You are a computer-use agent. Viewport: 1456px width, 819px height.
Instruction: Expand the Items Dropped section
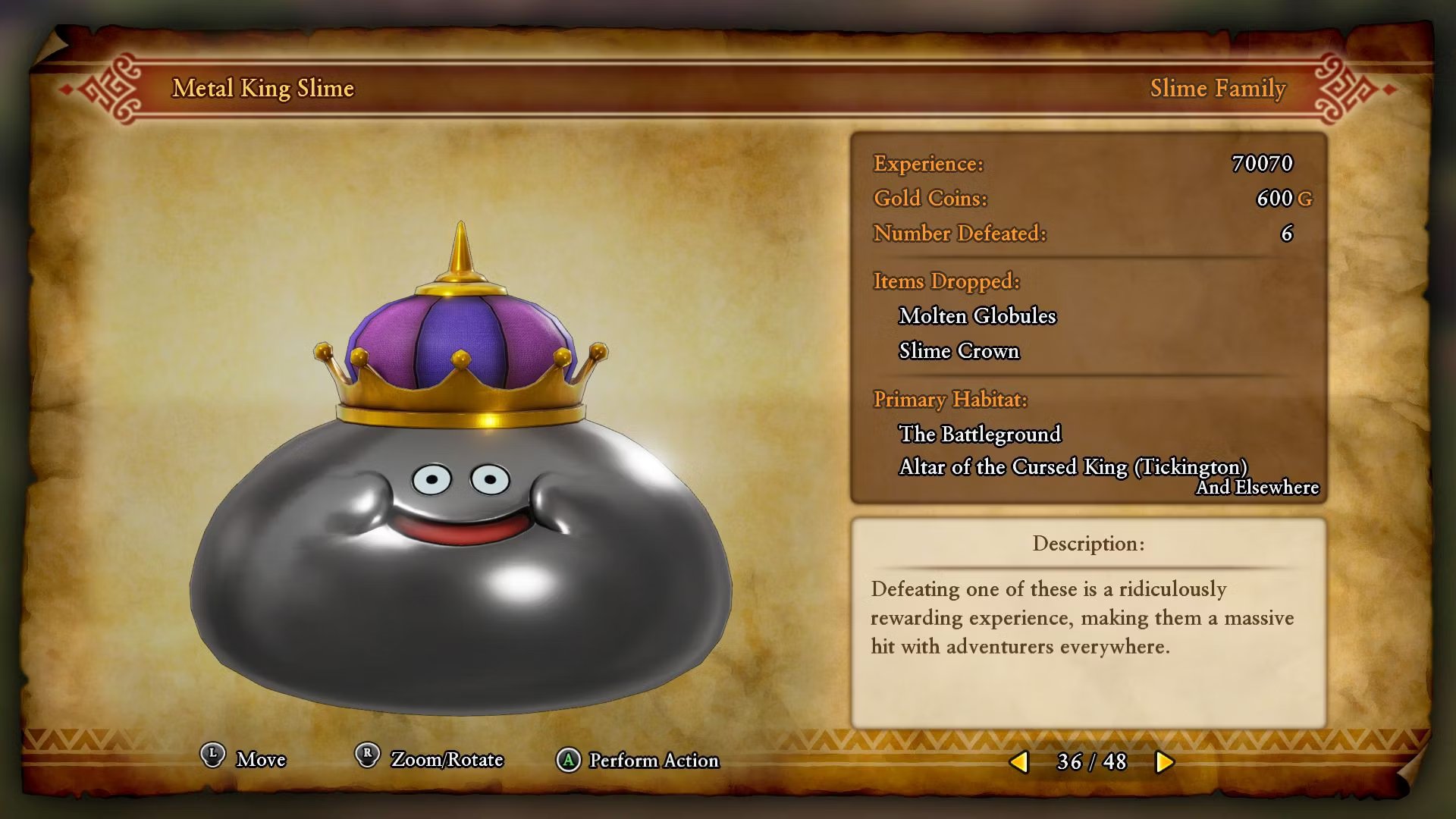[944, 281]
